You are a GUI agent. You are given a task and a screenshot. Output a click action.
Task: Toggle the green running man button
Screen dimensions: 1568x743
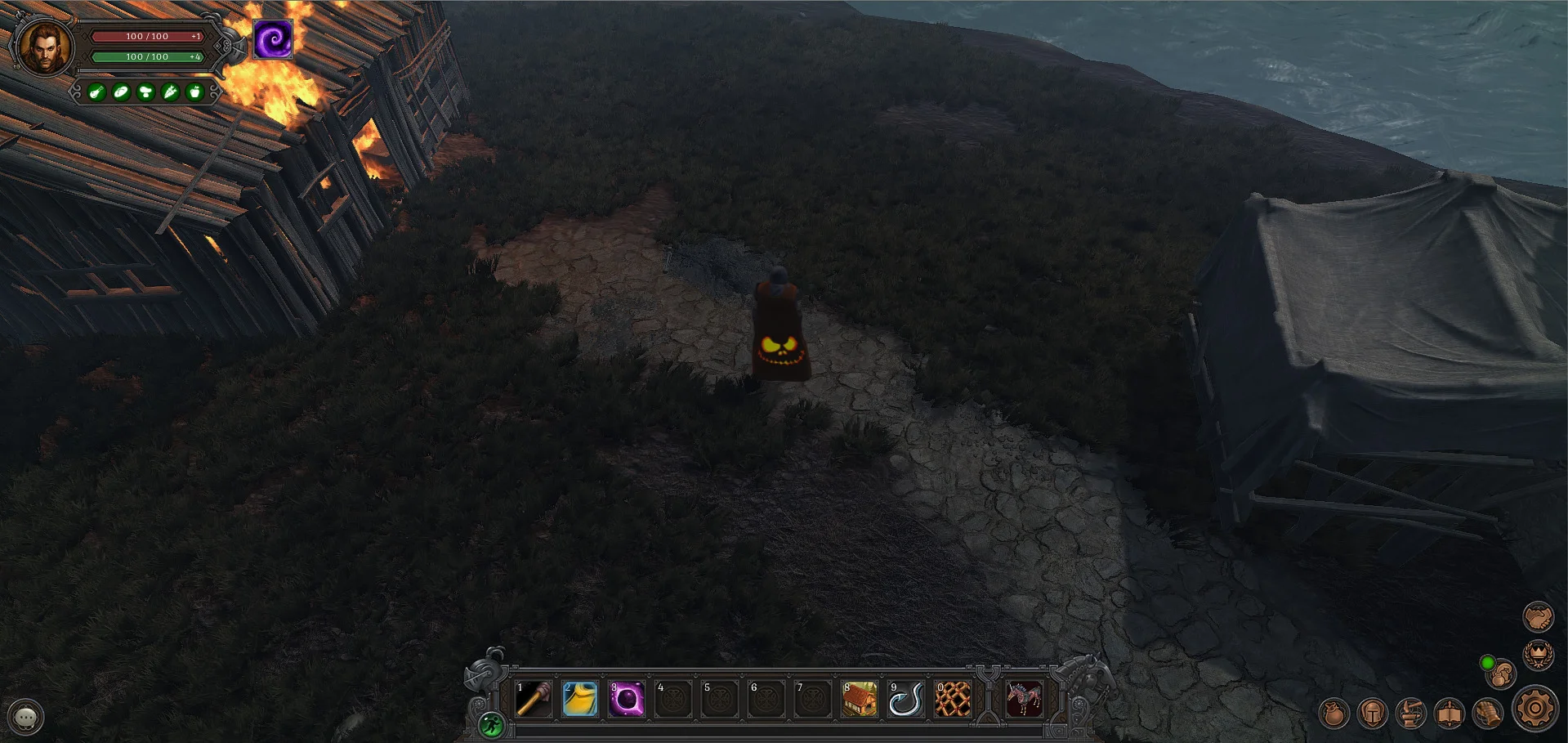[492, 724]
